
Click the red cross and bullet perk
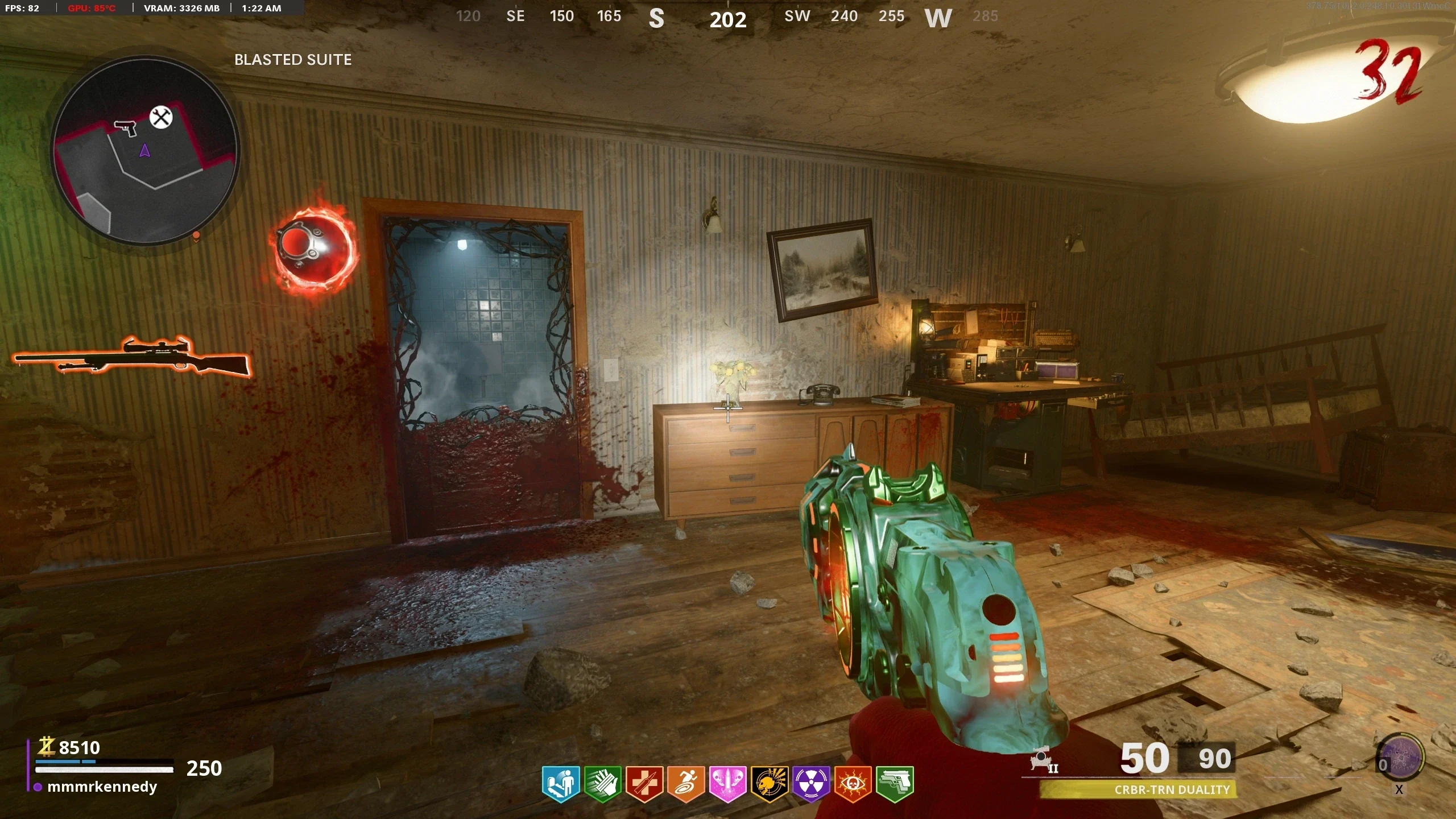pos(644,784)
